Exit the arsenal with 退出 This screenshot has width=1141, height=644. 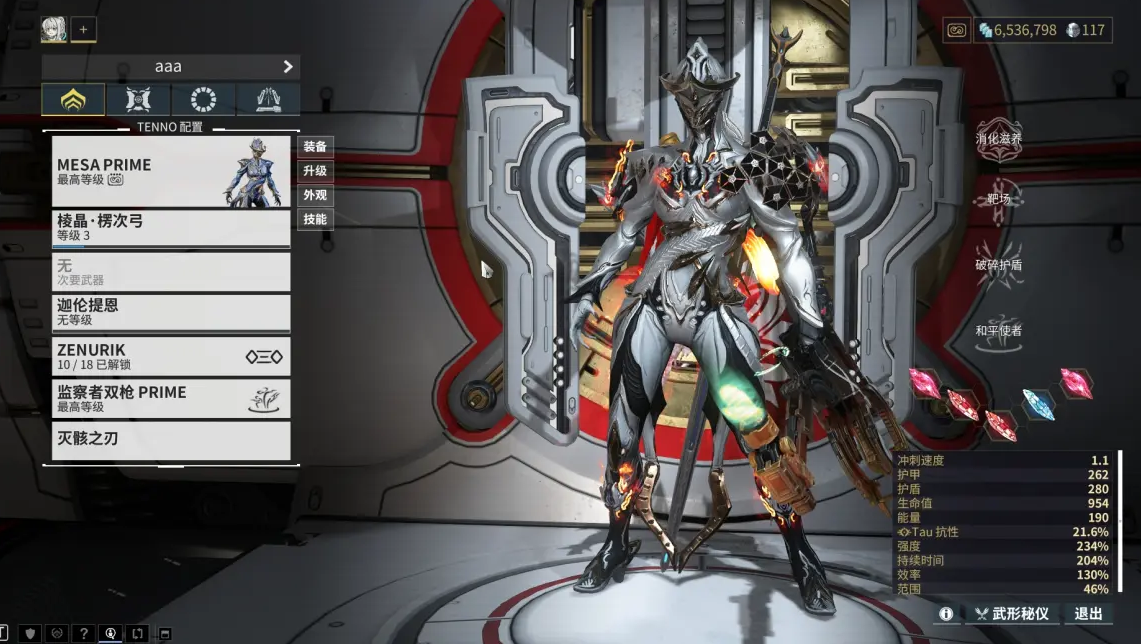pyautogui.click(x=1088, y=614)
